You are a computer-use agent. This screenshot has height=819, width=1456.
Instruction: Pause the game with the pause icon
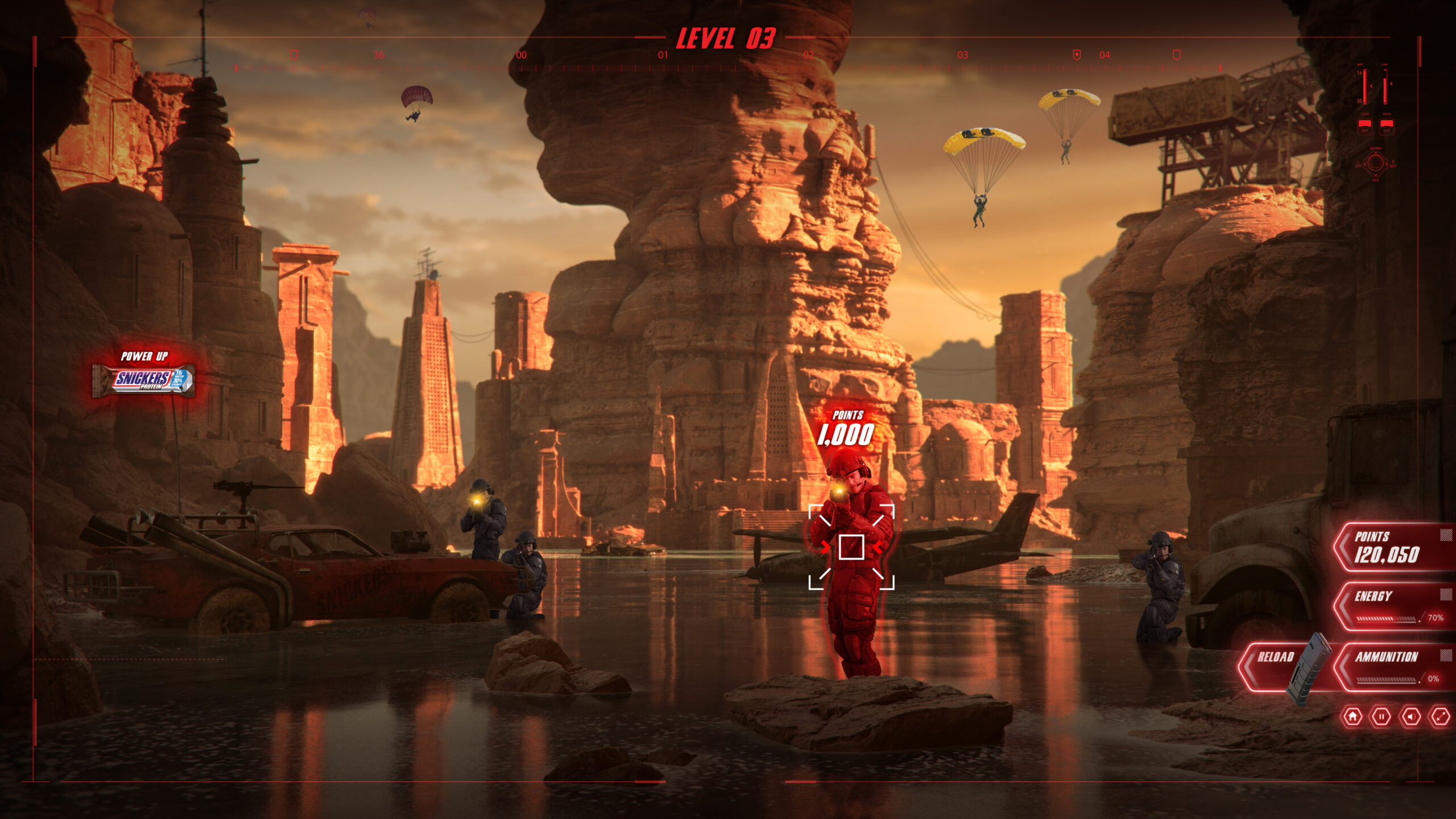[1381, 717]
